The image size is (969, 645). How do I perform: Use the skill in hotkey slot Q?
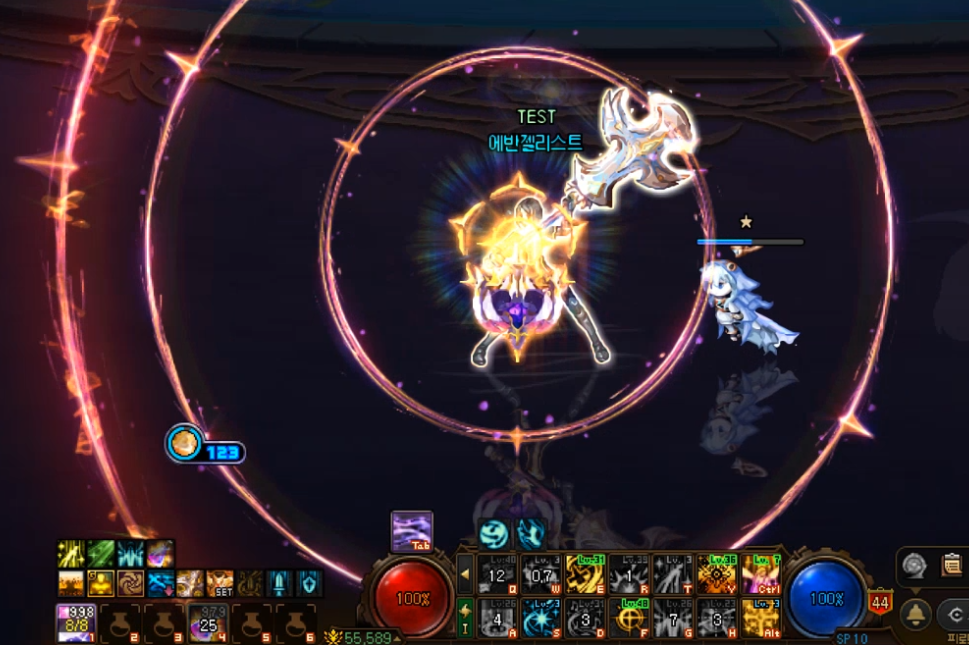[497, 574]
